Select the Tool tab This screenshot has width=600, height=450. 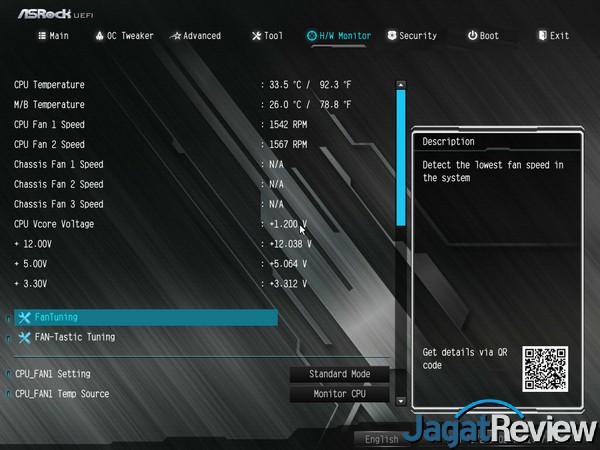[x=267, y=36]
